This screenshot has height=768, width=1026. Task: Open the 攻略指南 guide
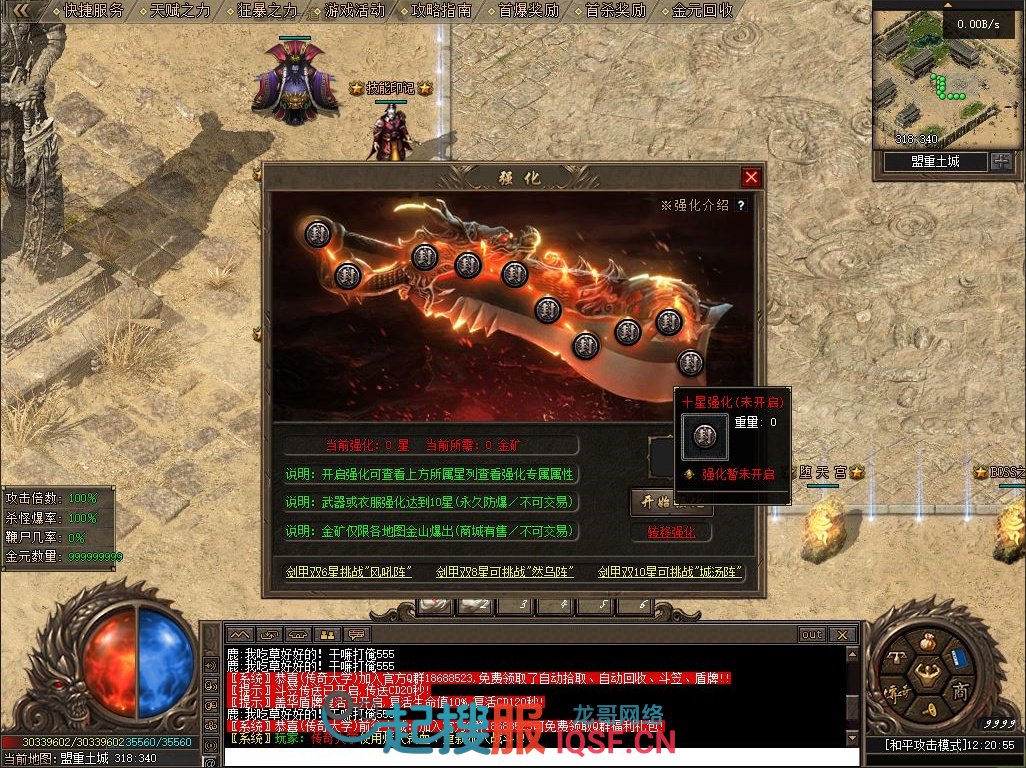442,11
